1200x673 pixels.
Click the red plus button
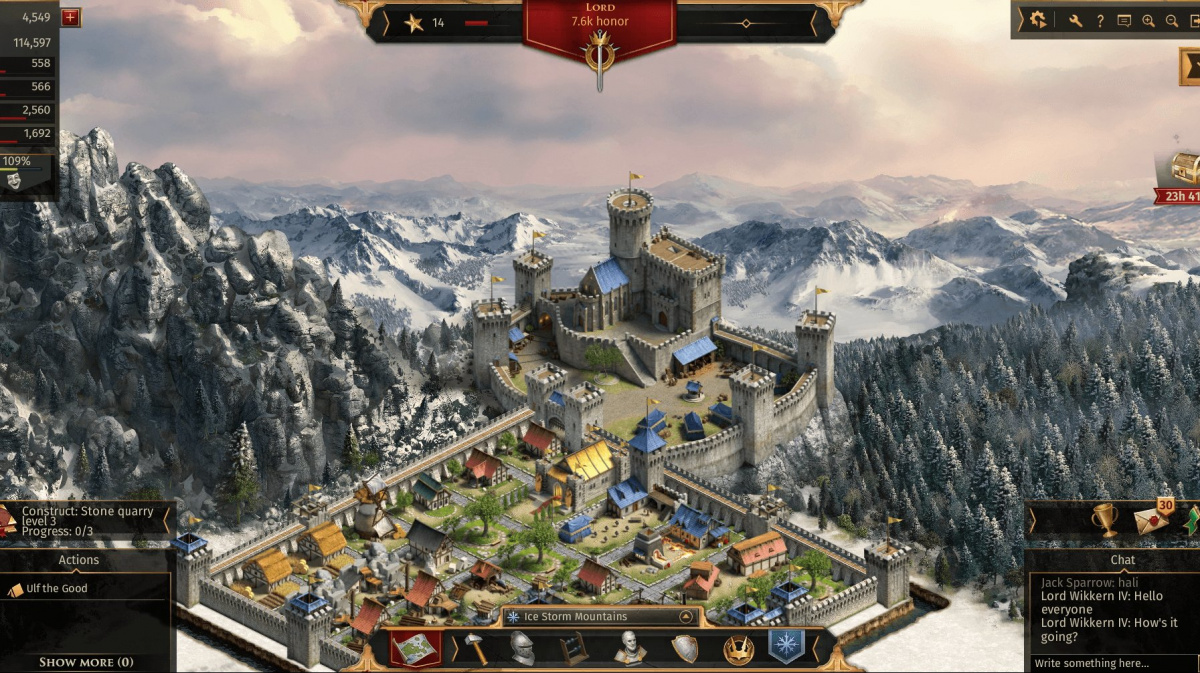70,17
